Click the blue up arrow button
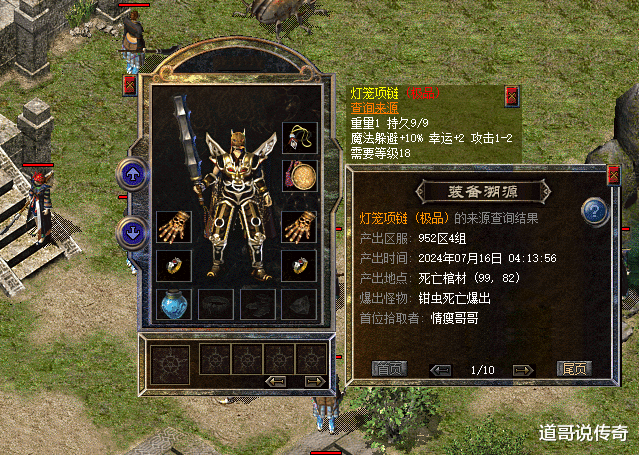The image size is (639, 455). (x=132, y=174)
